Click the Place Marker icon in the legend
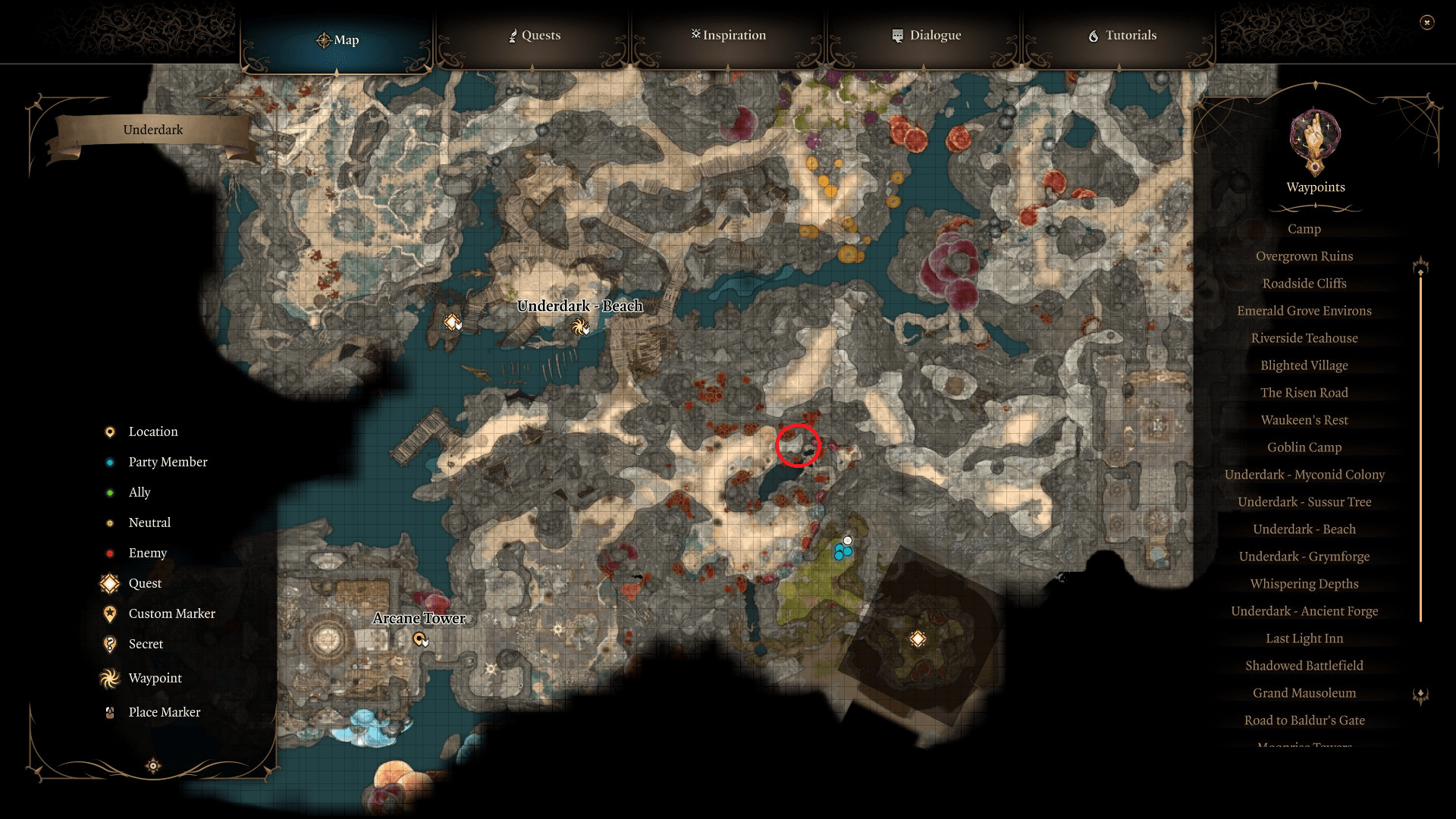The height and width of the screenshot is (819, 1456). click(110, 712)
